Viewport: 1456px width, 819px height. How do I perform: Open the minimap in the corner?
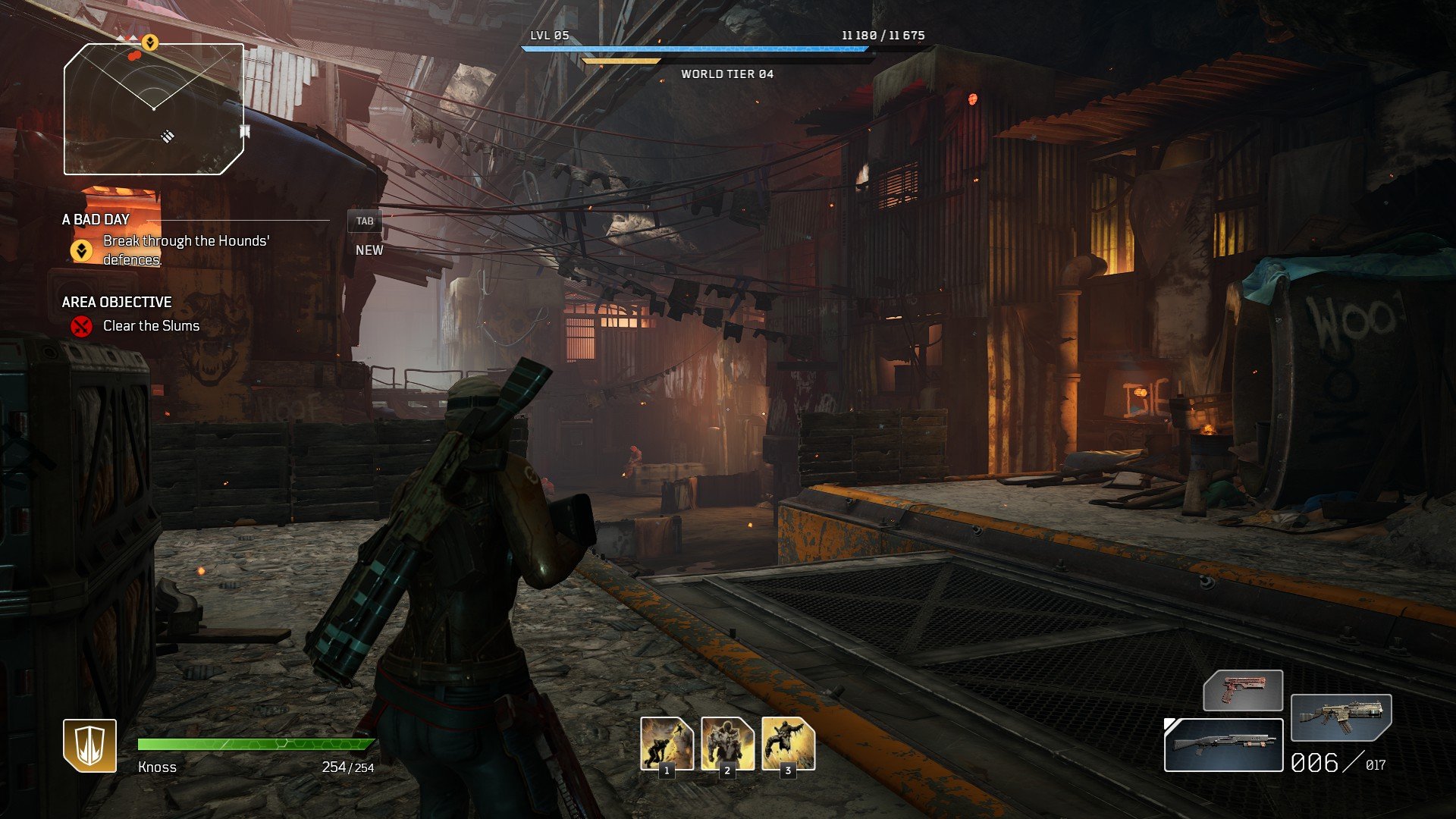(154, 109)
